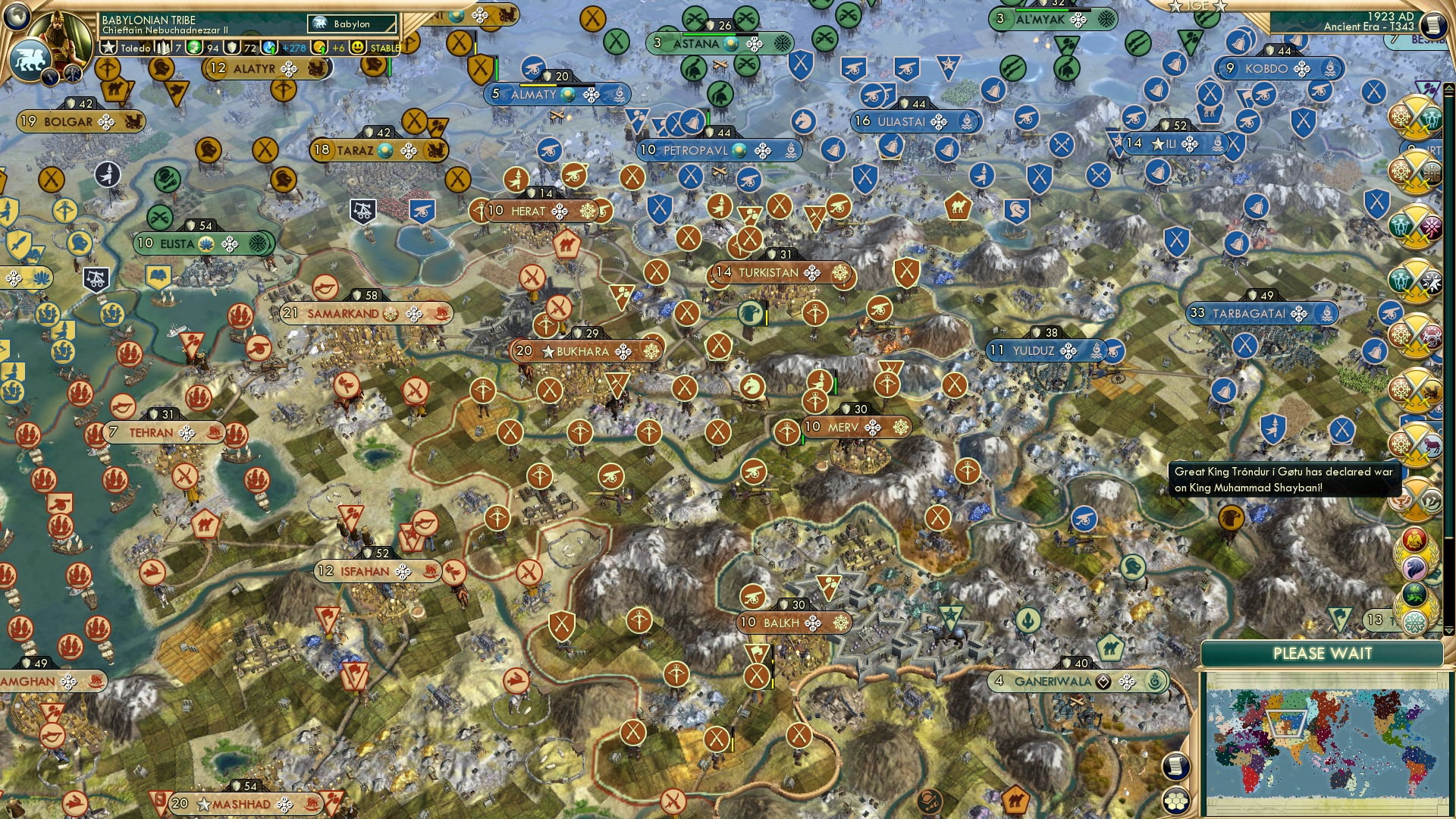Toggle Bukhara city banner snowflake status

click(x=651, y=351)
